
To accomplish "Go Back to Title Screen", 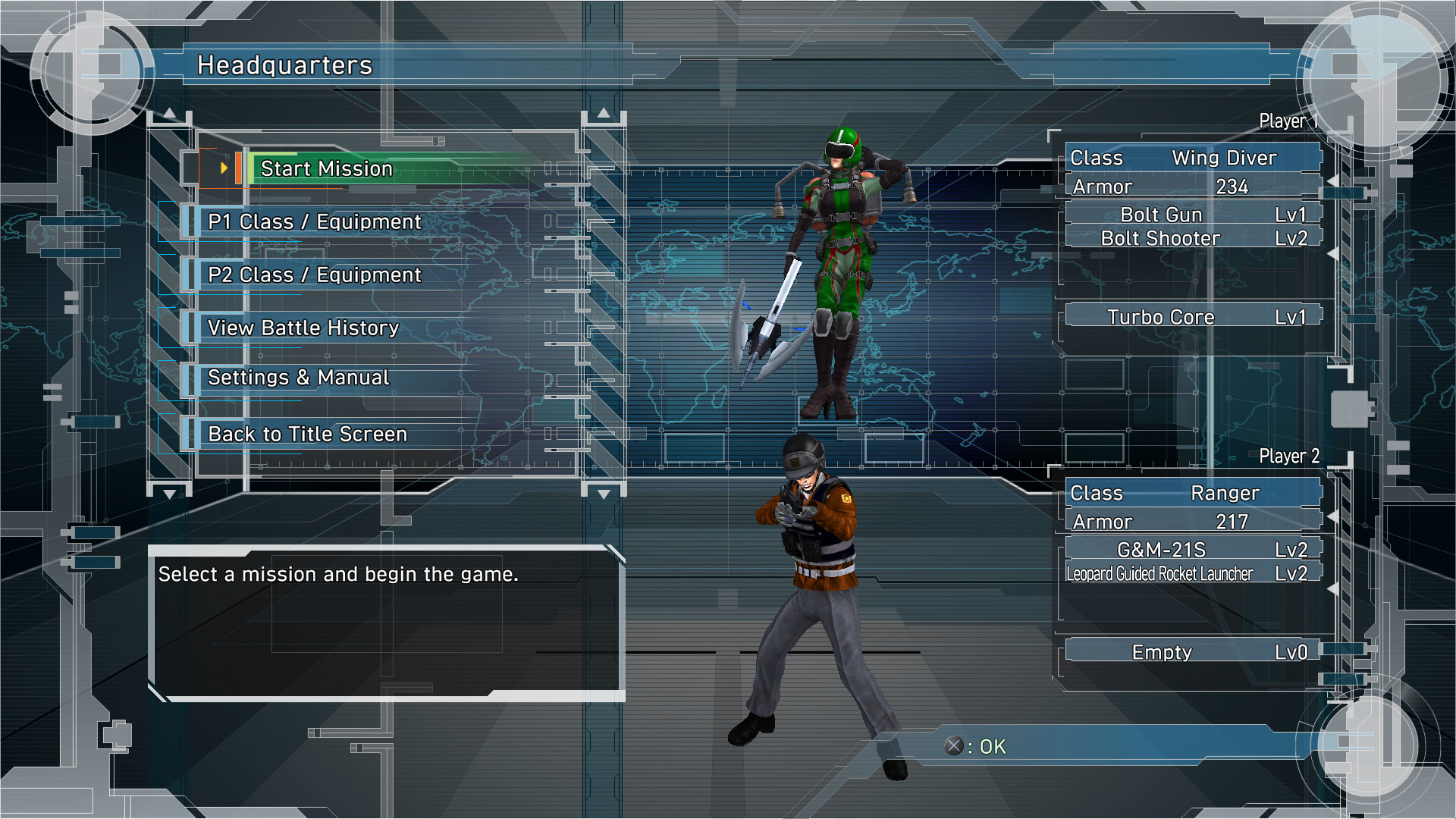I will 307,434.
